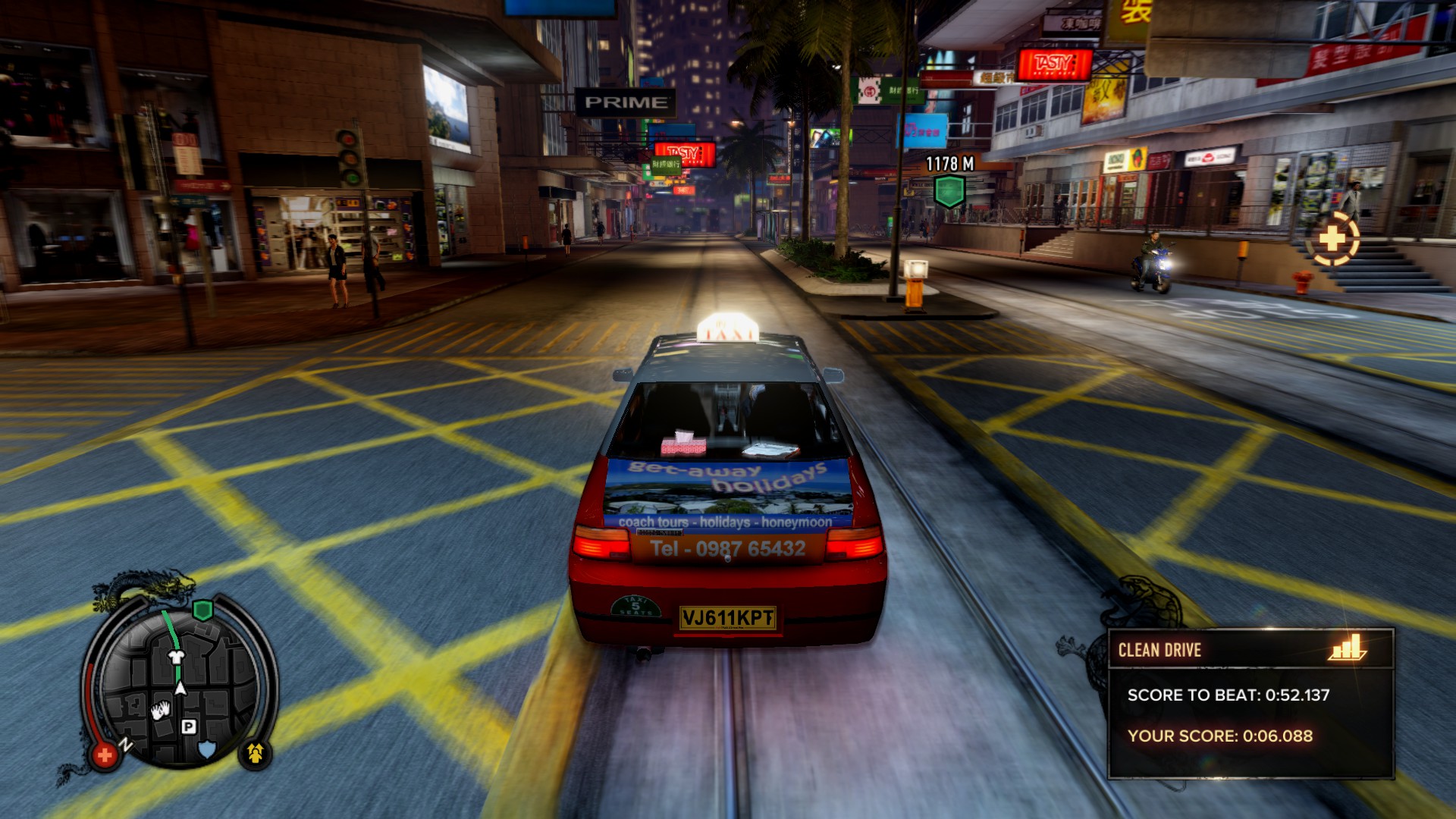The height and width of the screenshot is (819, 1456).
Task: Click the Clean Drive challenge panel title
Action: [x=1159, y=650]
